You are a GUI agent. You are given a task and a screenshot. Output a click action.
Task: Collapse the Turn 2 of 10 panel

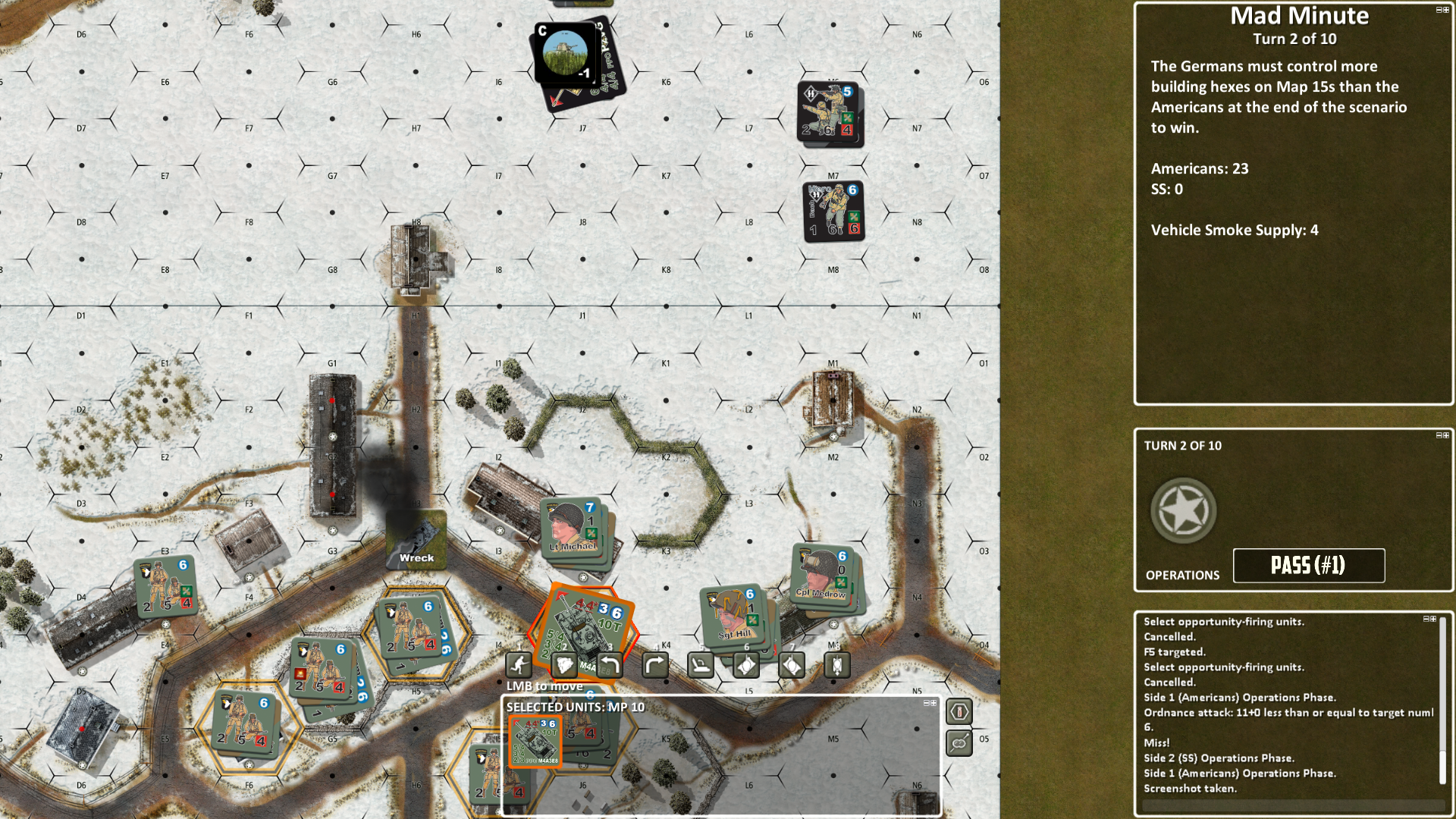(1439, 435)
